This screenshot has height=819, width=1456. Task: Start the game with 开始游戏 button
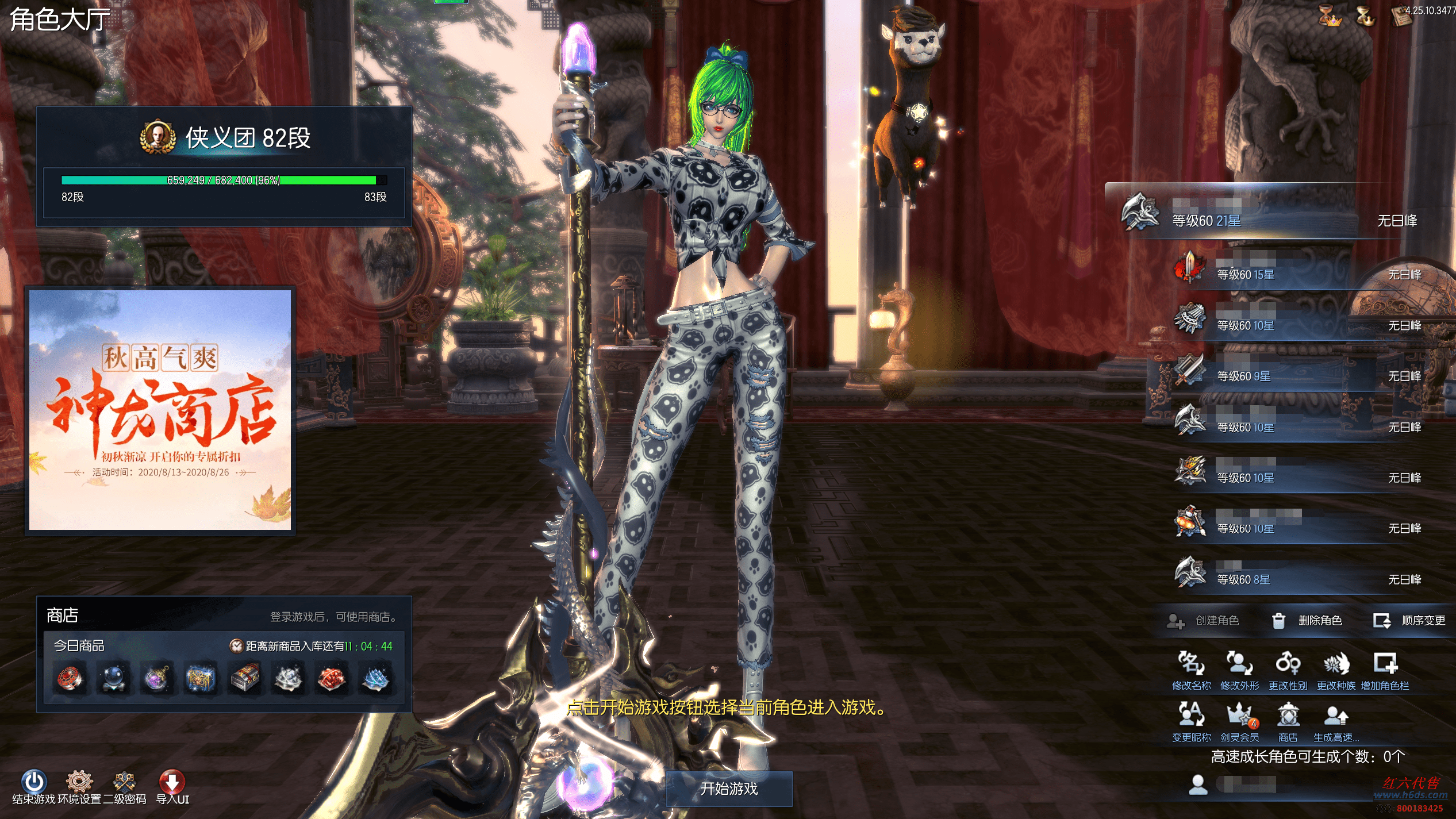[x=728, y=789]
